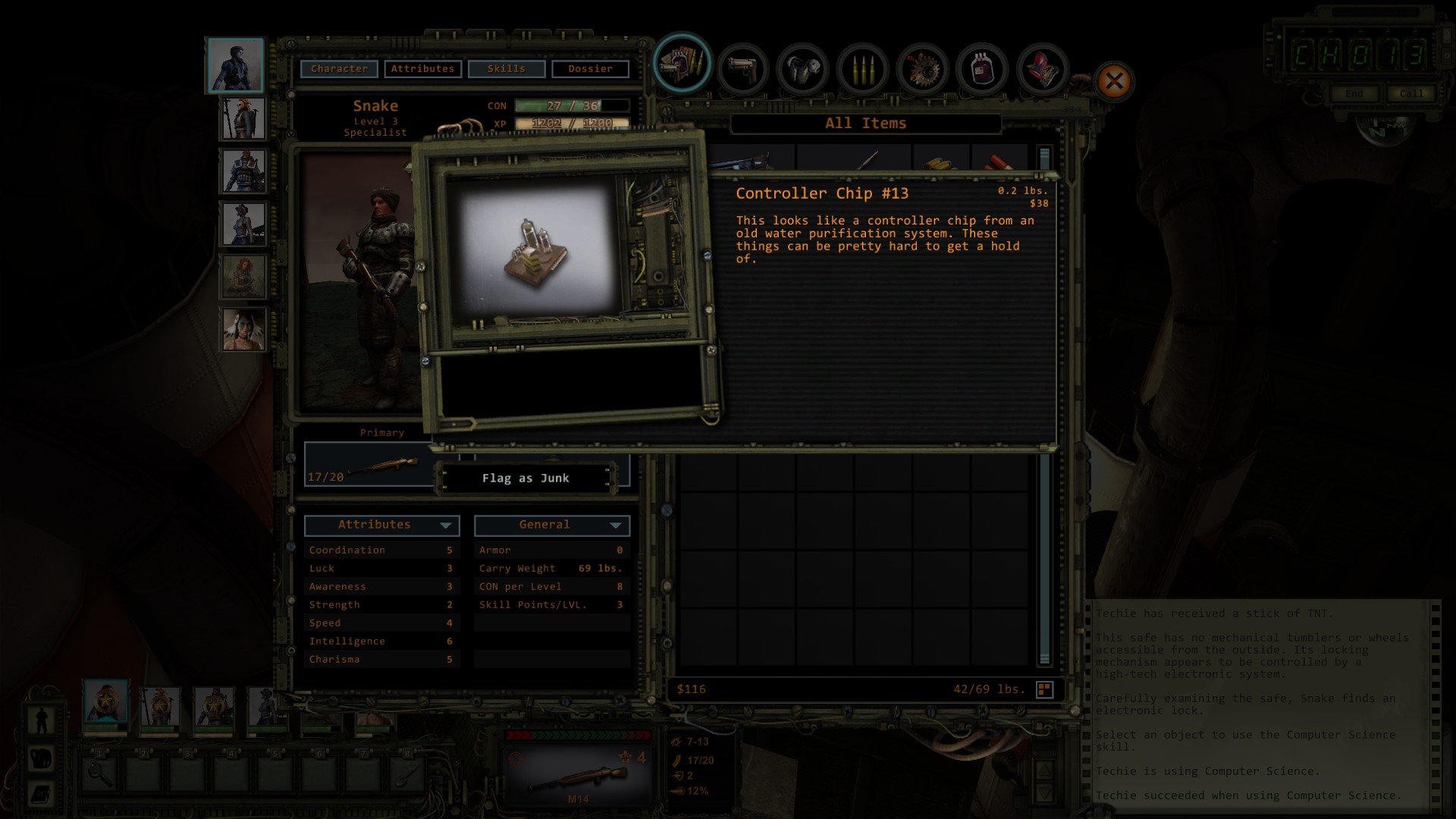
Task: Toggle the inventory grid sort button
Action: pyautogui.click(x=1044, y=689)
